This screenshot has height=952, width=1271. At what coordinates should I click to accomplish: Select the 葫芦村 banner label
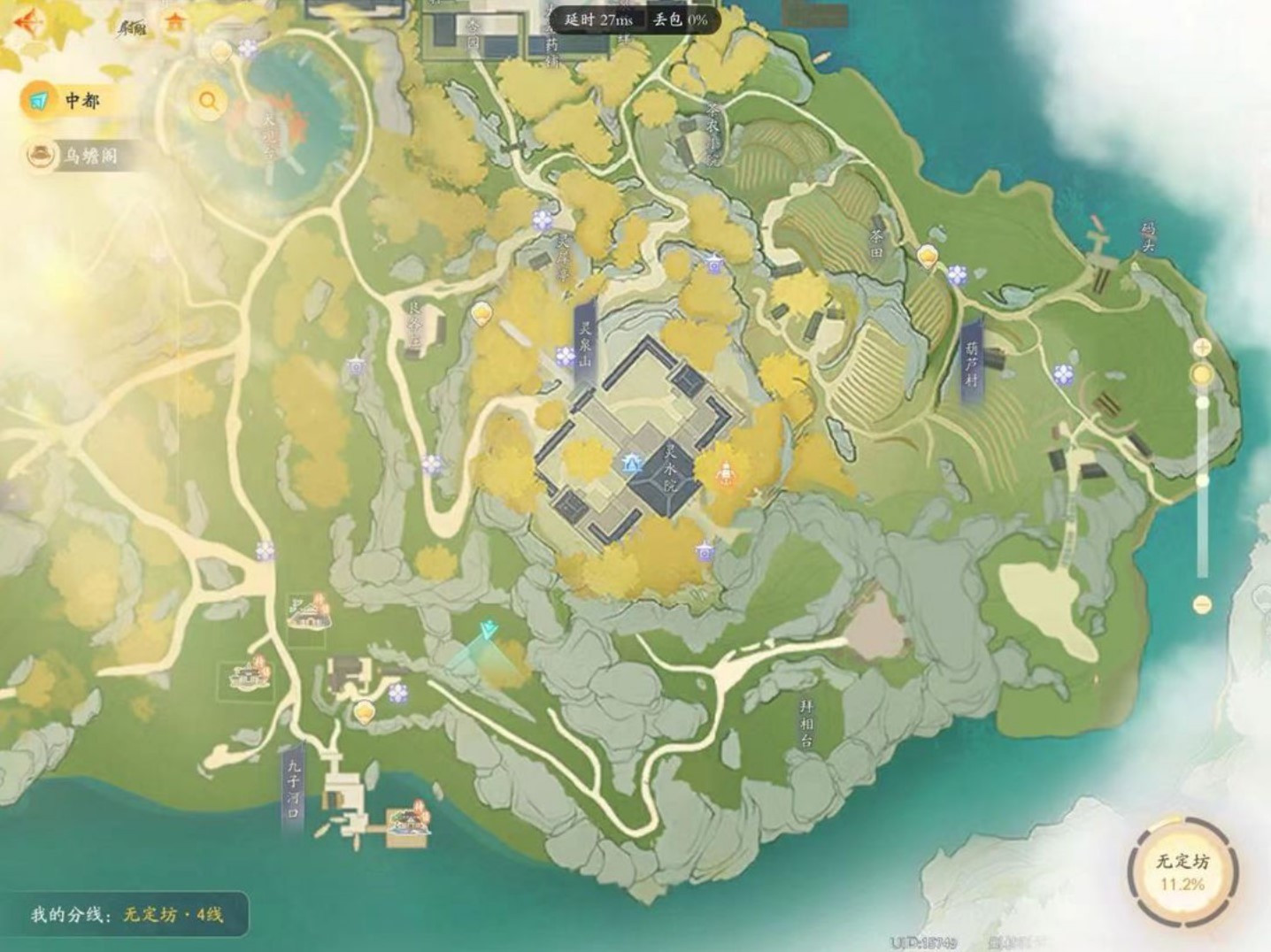point(973,363)
